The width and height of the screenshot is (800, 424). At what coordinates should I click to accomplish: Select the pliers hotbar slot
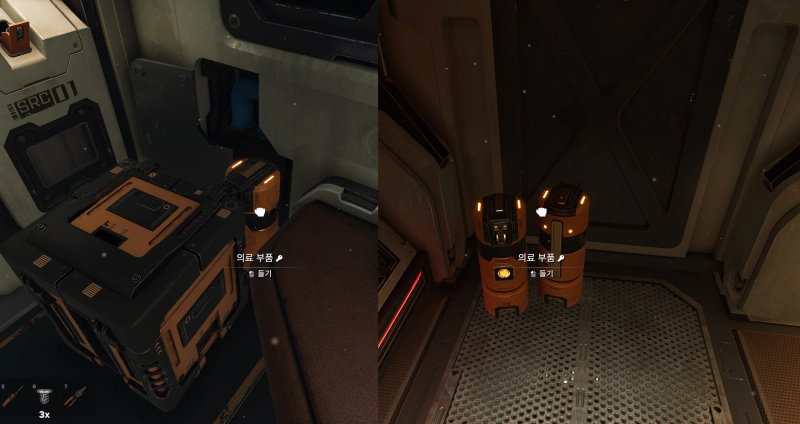74,396
